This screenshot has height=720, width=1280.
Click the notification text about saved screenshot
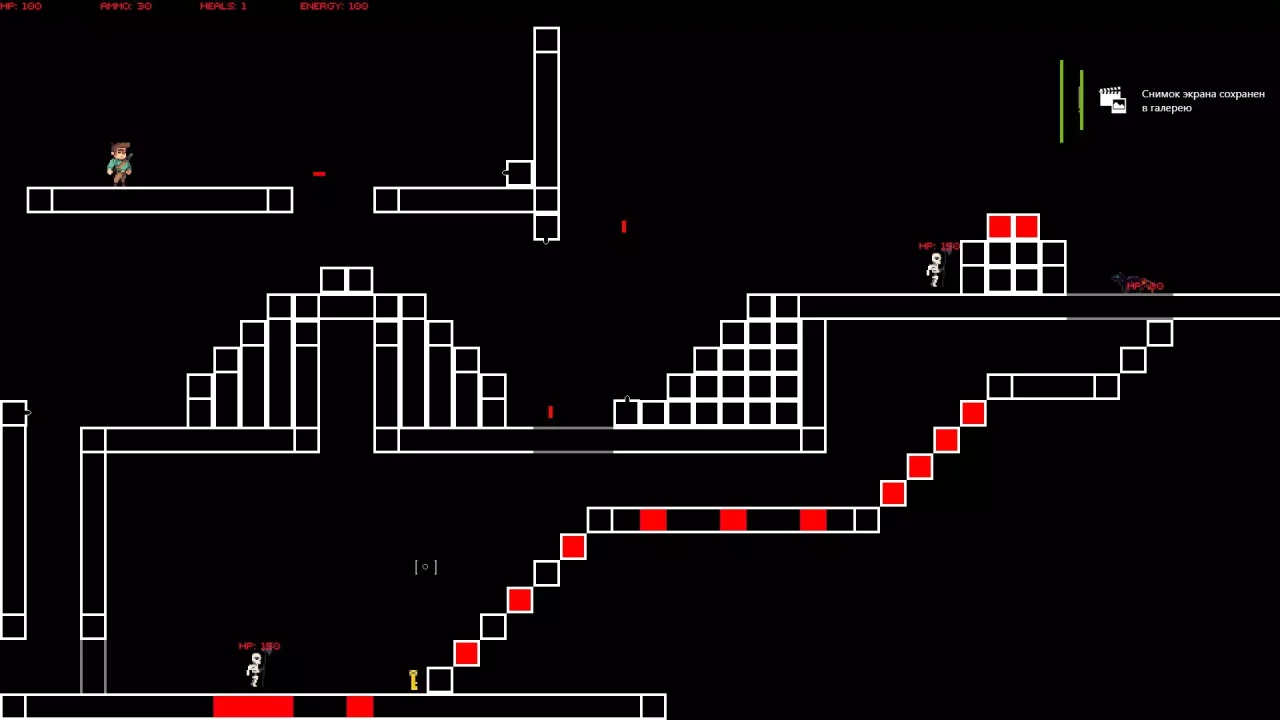(x=1202, y=100)
